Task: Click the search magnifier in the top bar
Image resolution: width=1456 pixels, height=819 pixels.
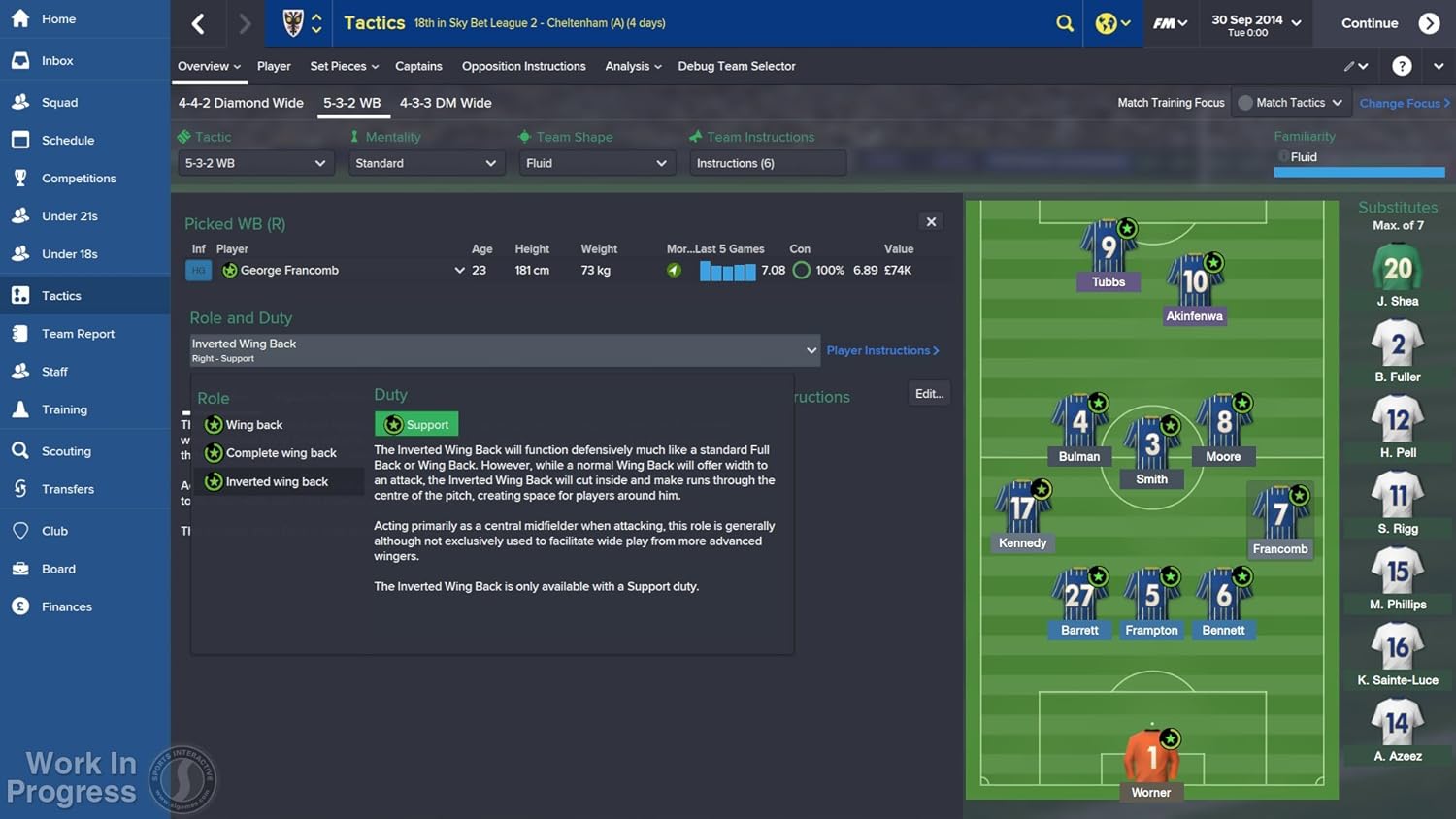Action: pos(1064,23)
